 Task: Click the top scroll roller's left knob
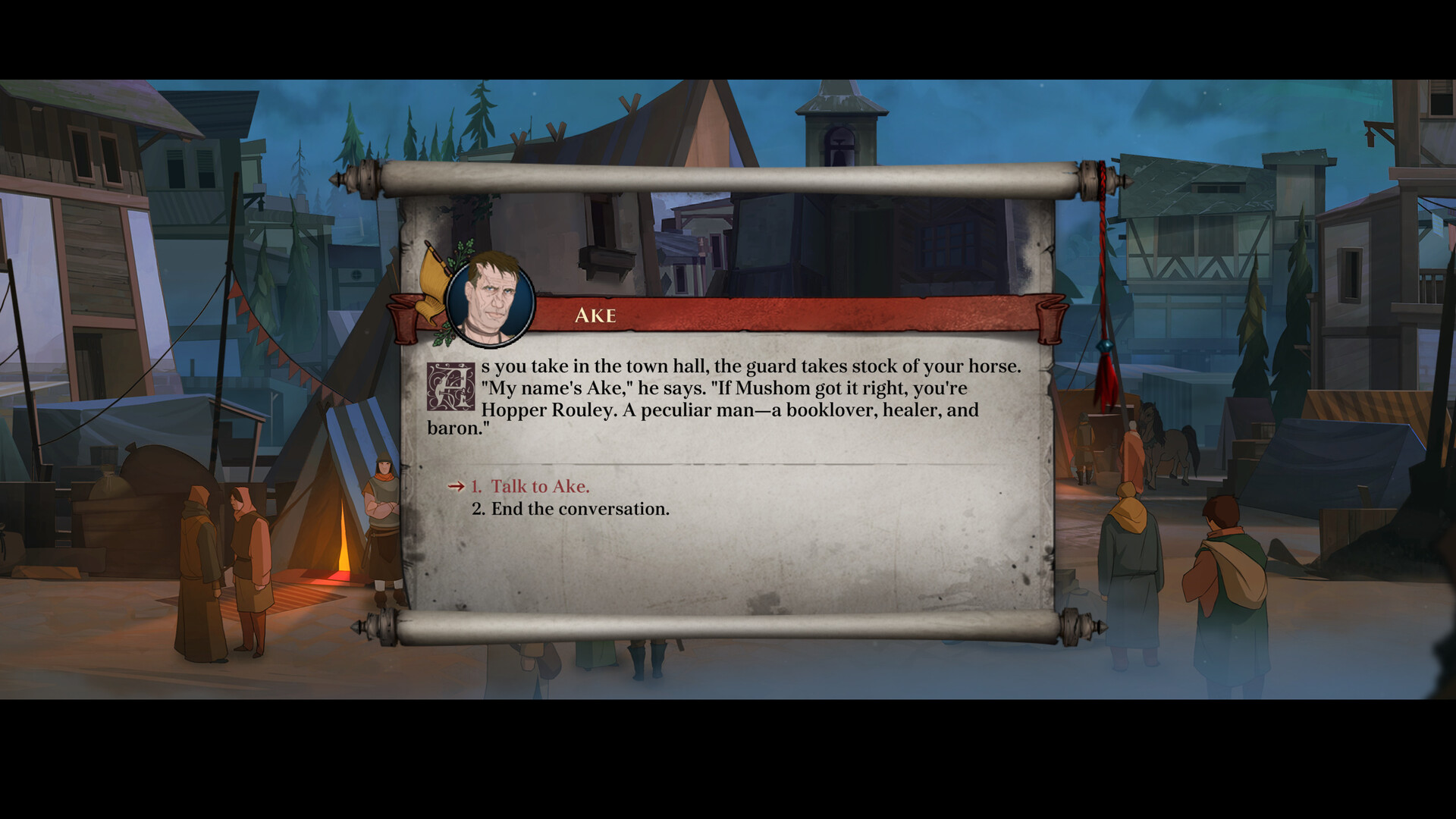(x=353, y=181)
